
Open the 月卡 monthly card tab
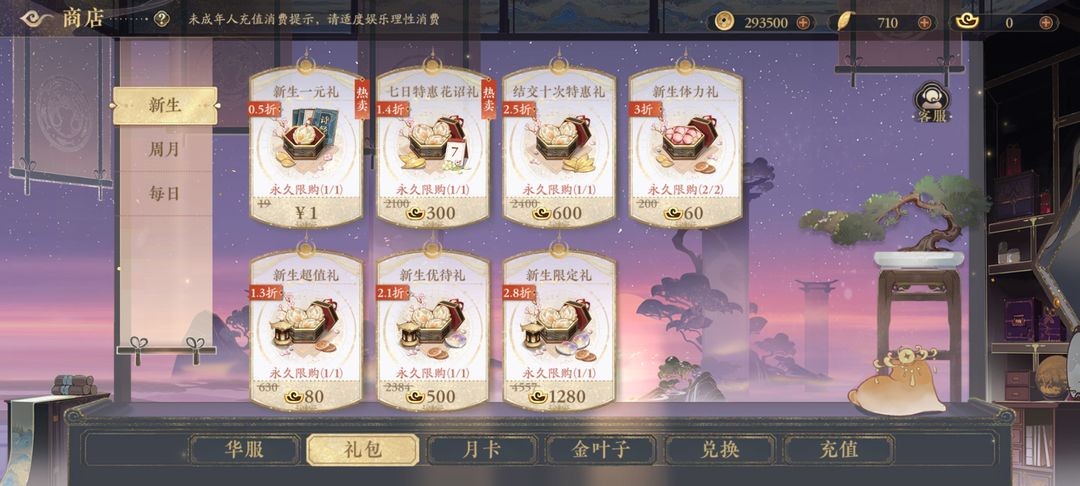tap(480, 449)
